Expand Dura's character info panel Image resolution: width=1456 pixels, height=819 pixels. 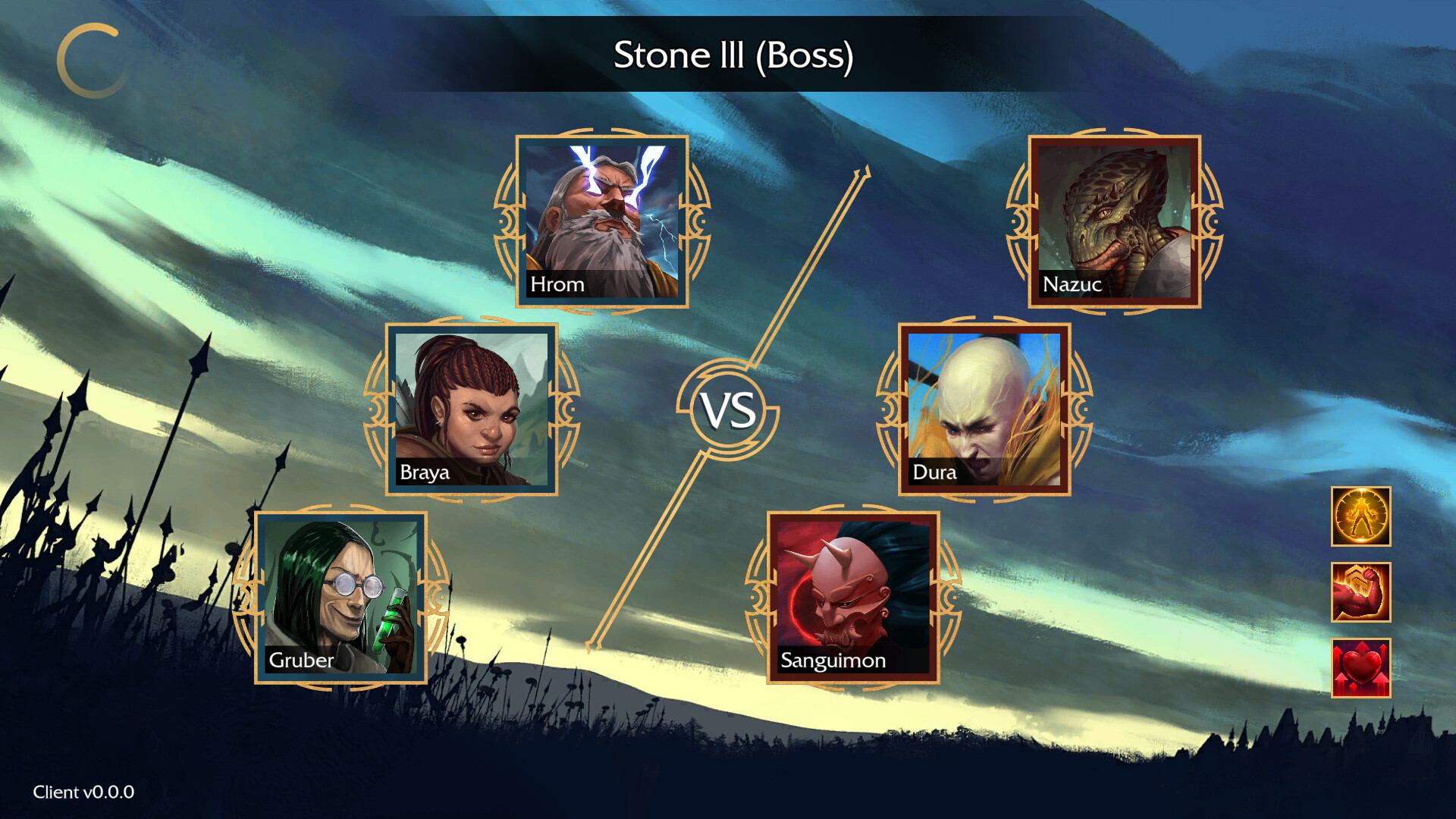click(x=984, y=408)
